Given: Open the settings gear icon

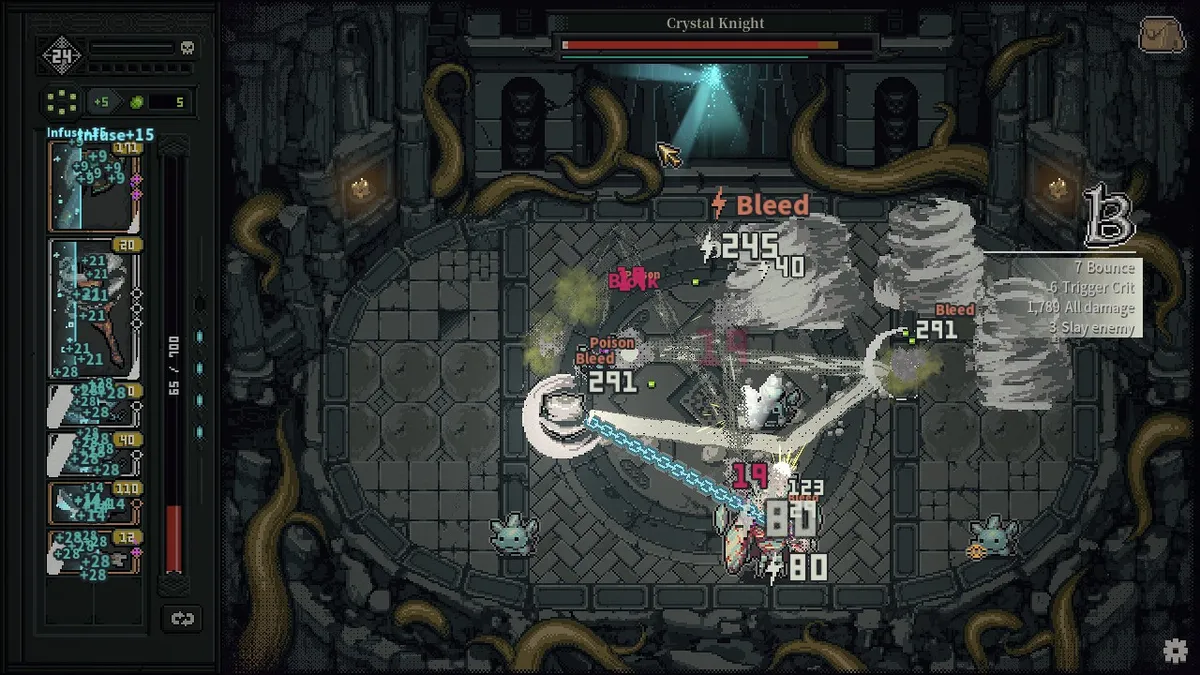Looking at the screenshot, I should (1175, 651).
